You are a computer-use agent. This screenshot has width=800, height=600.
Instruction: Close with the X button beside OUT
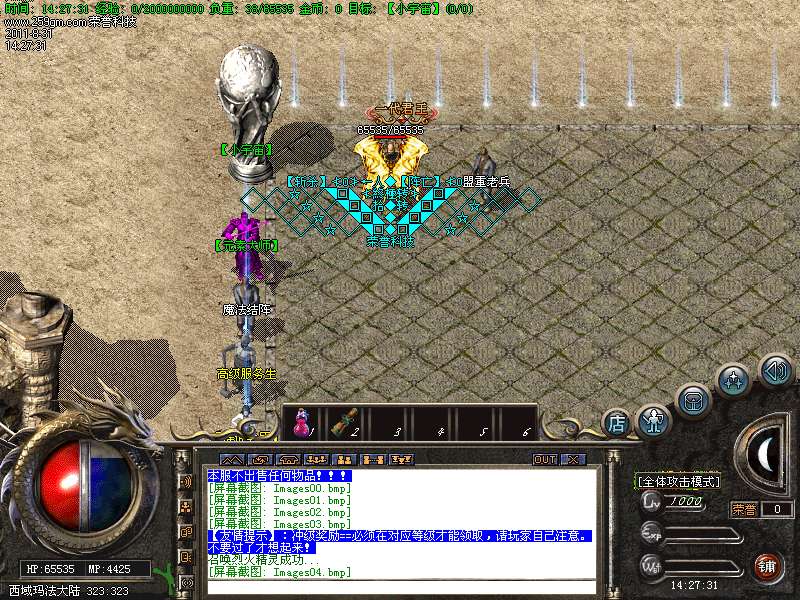click(573, 459)
